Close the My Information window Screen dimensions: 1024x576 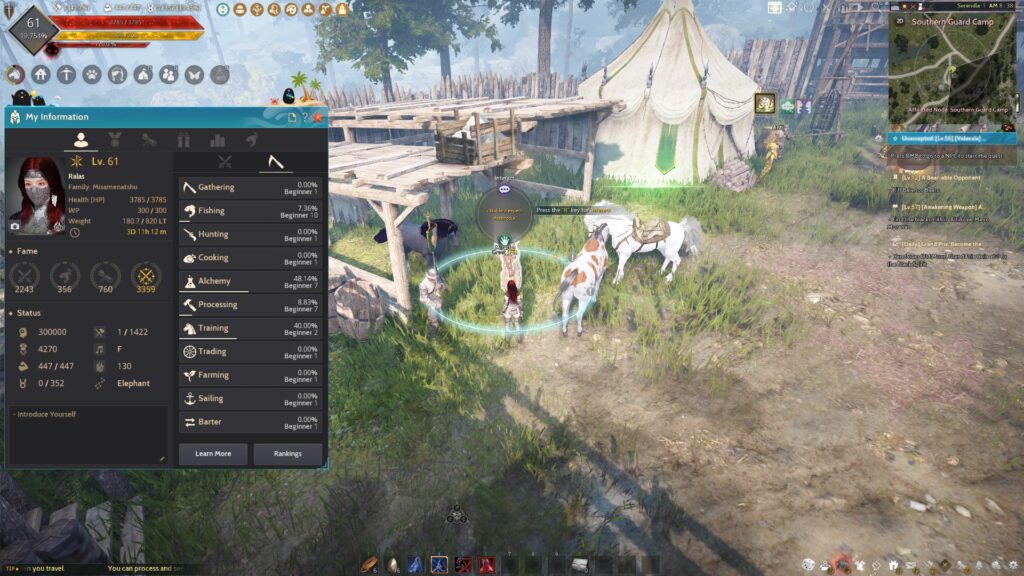319,117
